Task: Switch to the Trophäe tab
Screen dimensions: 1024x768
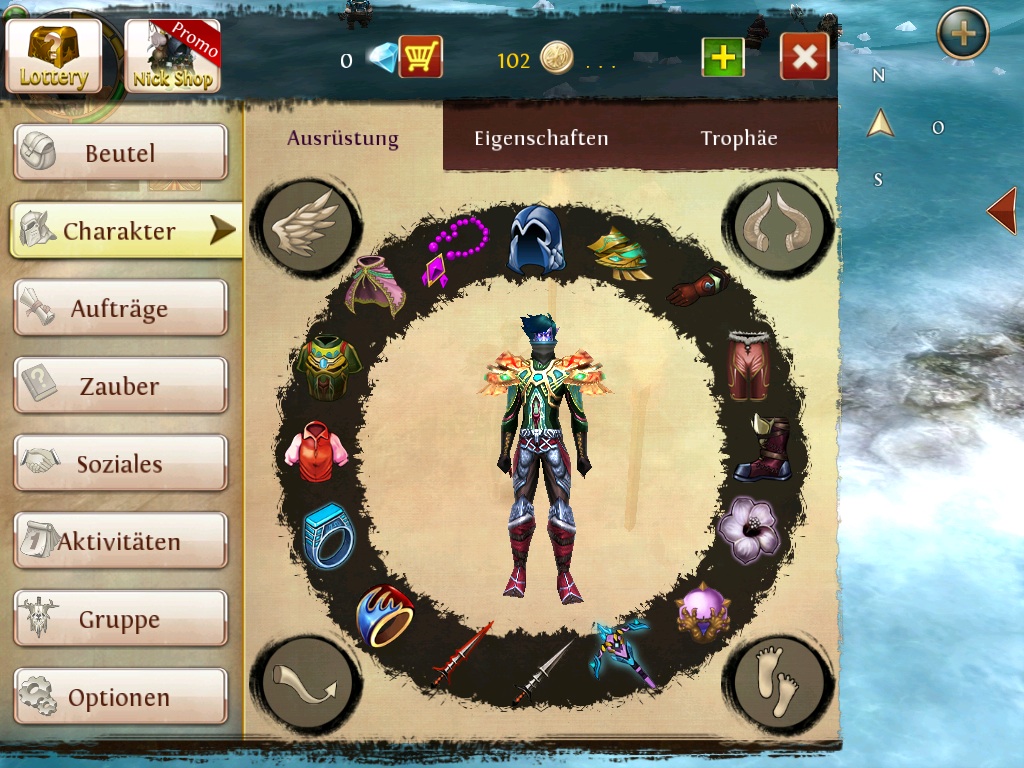Action: (739, 138)
